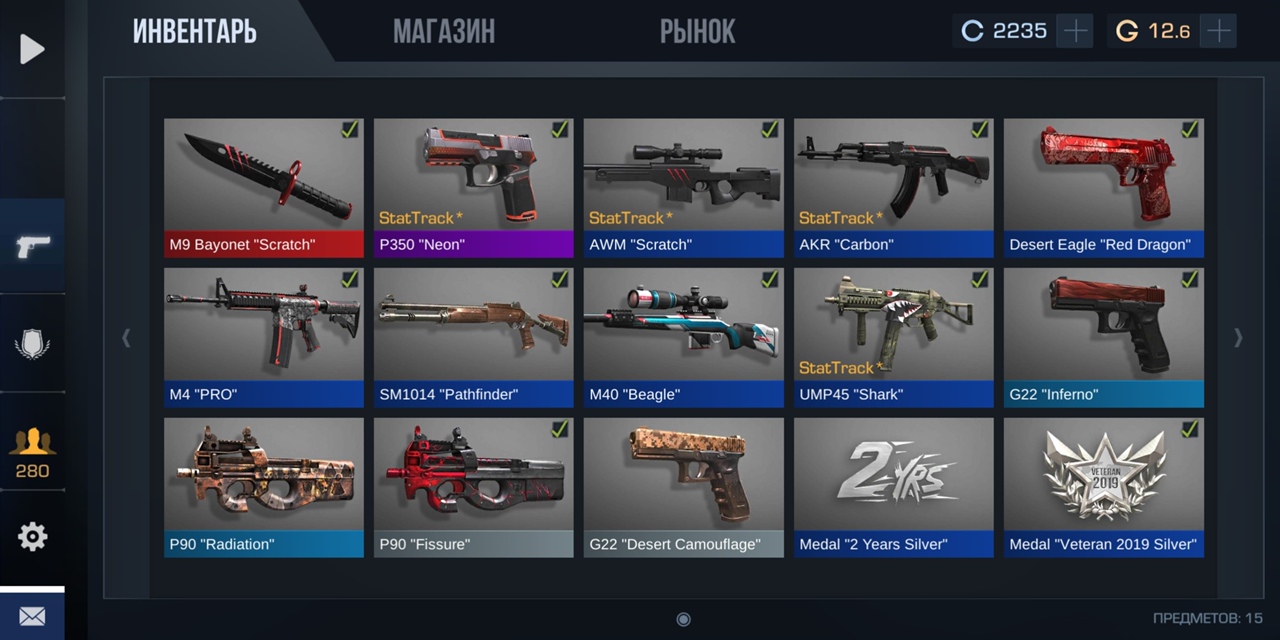Select the UMP45 "Shark" item
The image size is (1280, 640).
pyautogui.click(x=894, y=337)
